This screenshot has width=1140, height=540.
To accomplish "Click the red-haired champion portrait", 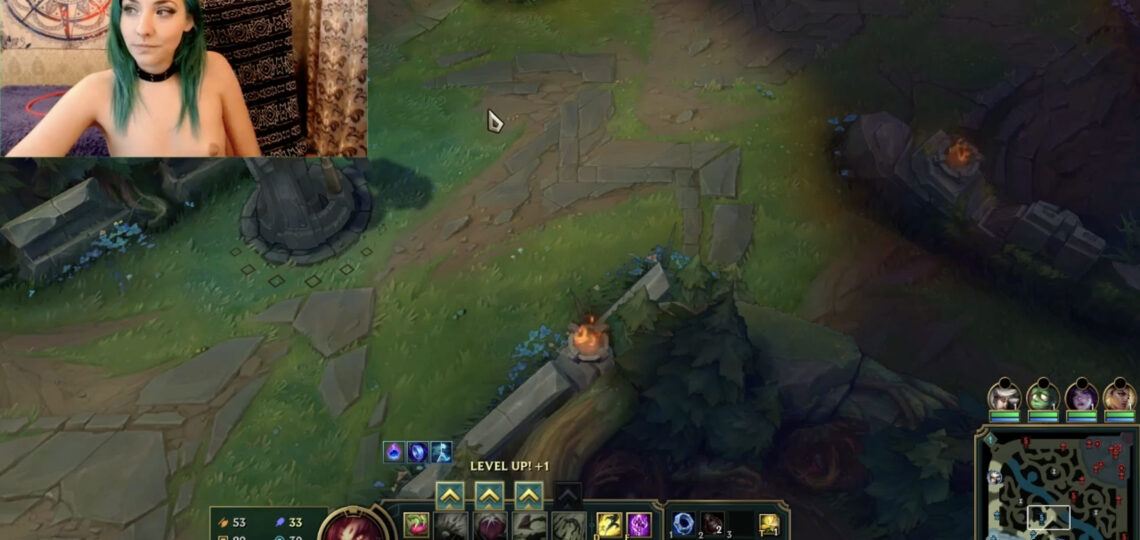I will pyautogui.click(x=354, y=526).
